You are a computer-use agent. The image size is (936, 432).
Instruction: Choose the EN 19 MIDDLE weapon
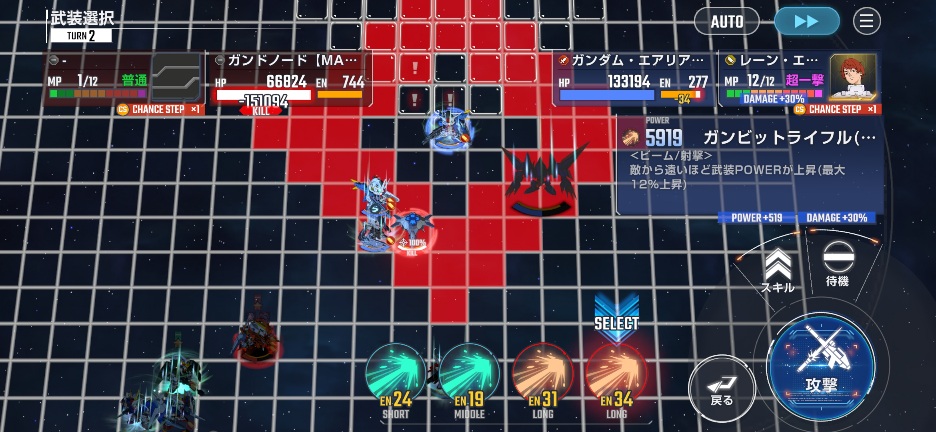469,378
